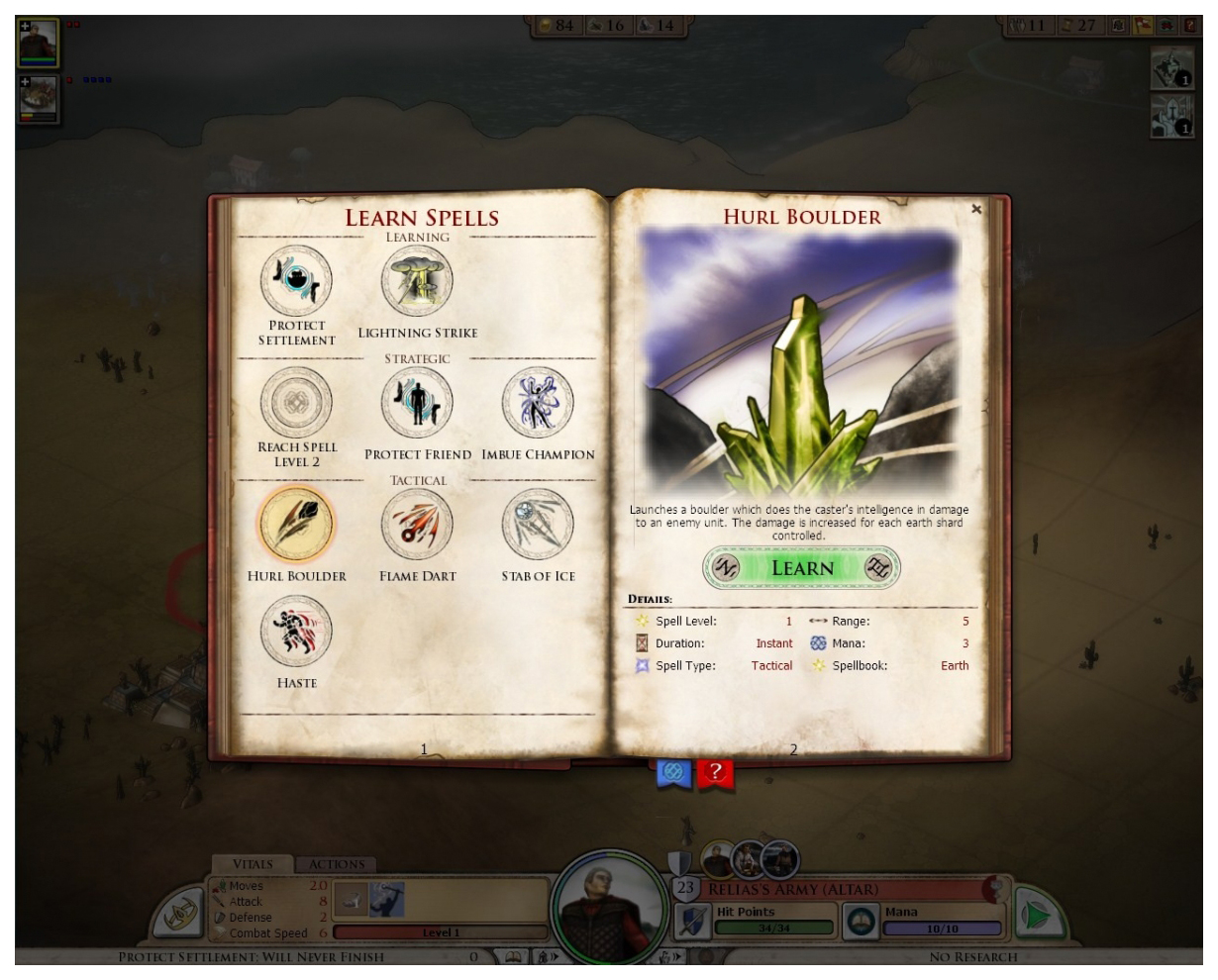Pick the Haste spell
Image resolution: width=1218 pixels, height=980 pixels.
pyautogui.click(x=296, y=632)
